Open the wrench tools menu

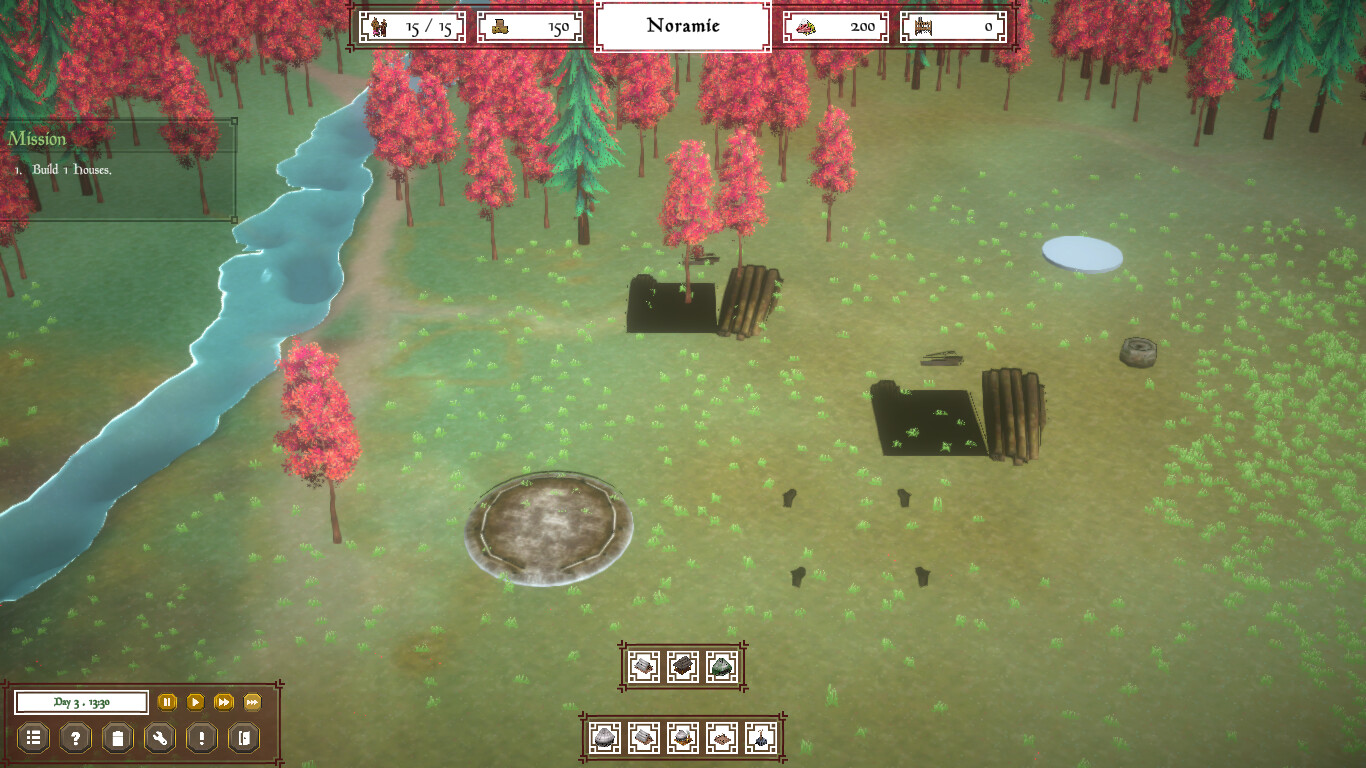pos(158,738)
